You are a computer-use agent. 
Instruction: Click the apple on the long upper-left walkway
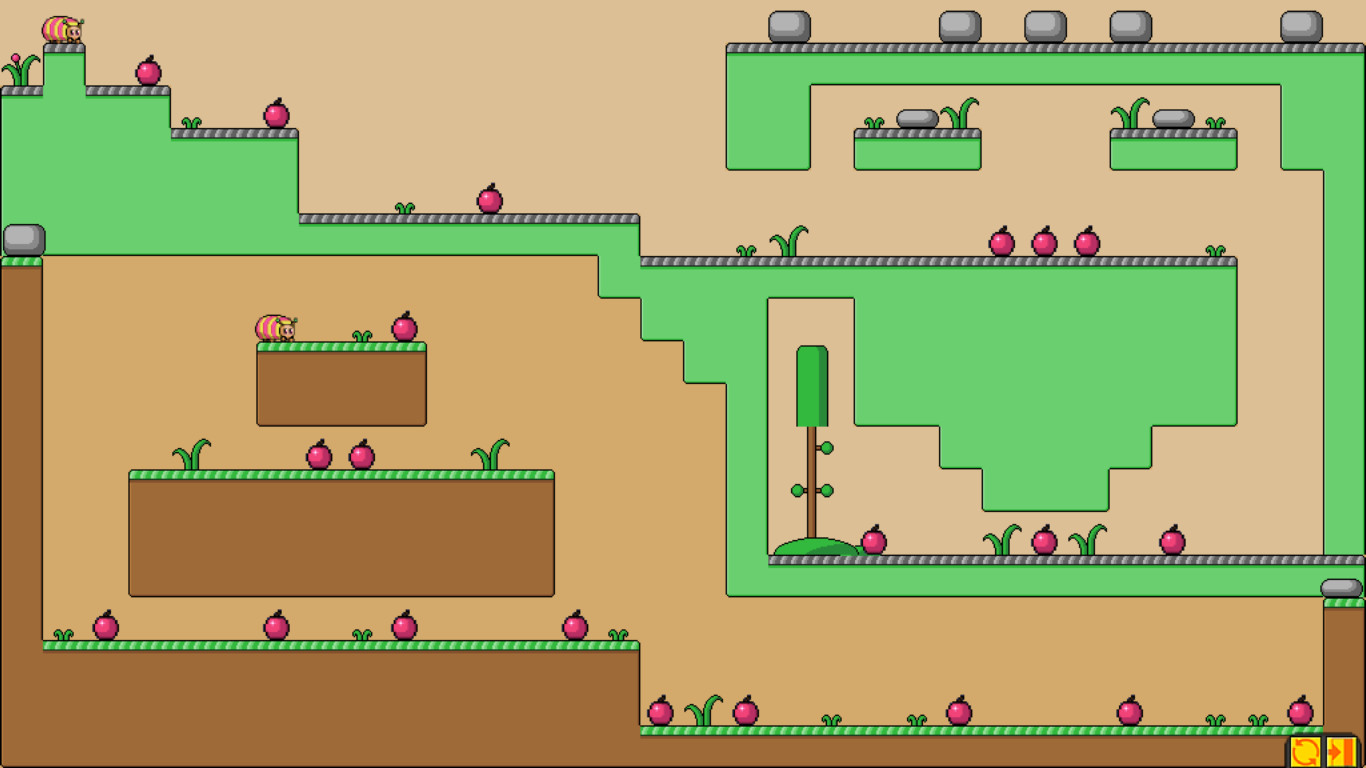489,202
